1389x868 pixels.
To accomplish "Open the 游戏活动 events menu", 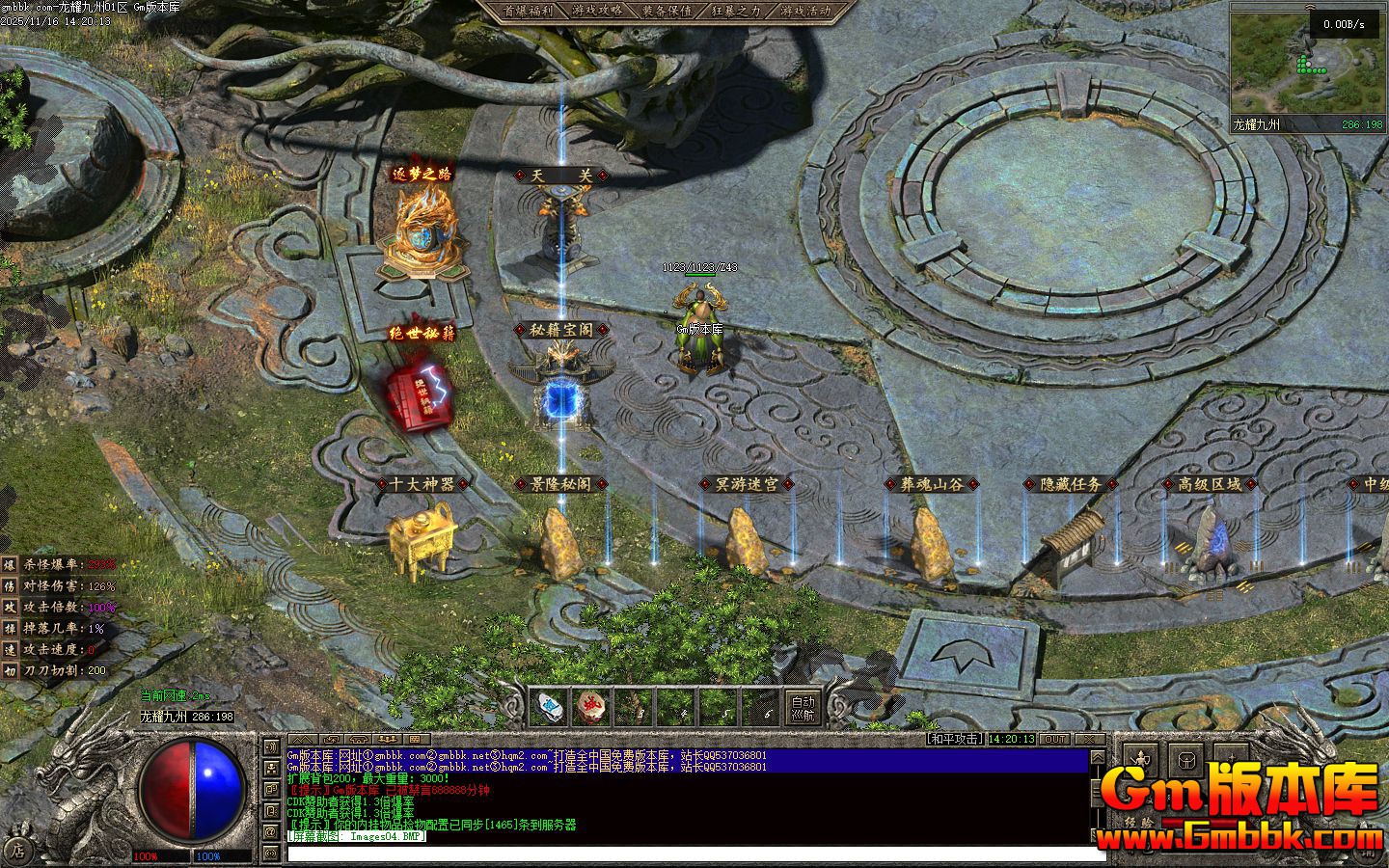I will coord(806,12).
